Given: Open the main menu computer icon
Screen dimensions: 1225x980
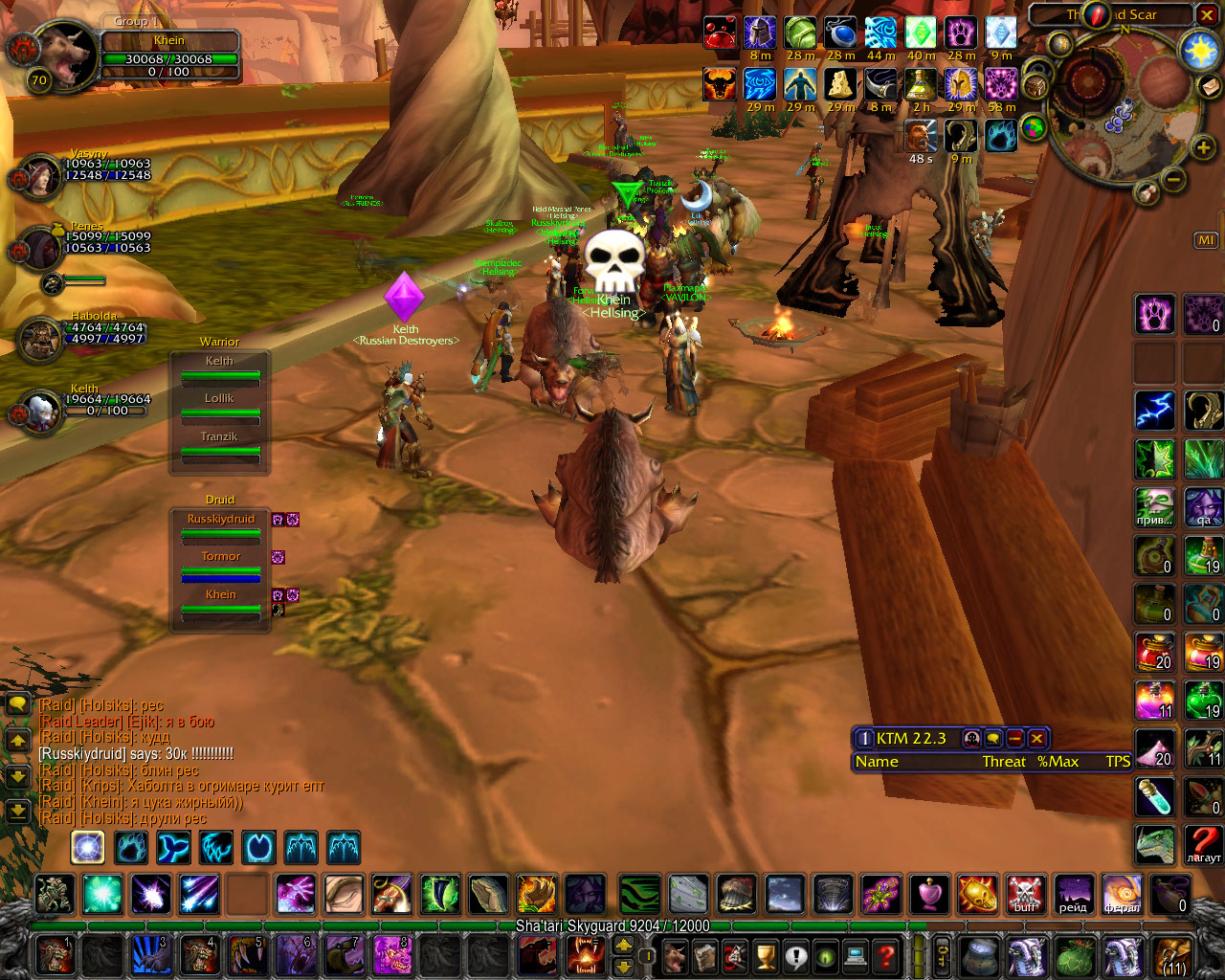Looking at the screenshot, I should pyautogui.click(x=856, y=955).
